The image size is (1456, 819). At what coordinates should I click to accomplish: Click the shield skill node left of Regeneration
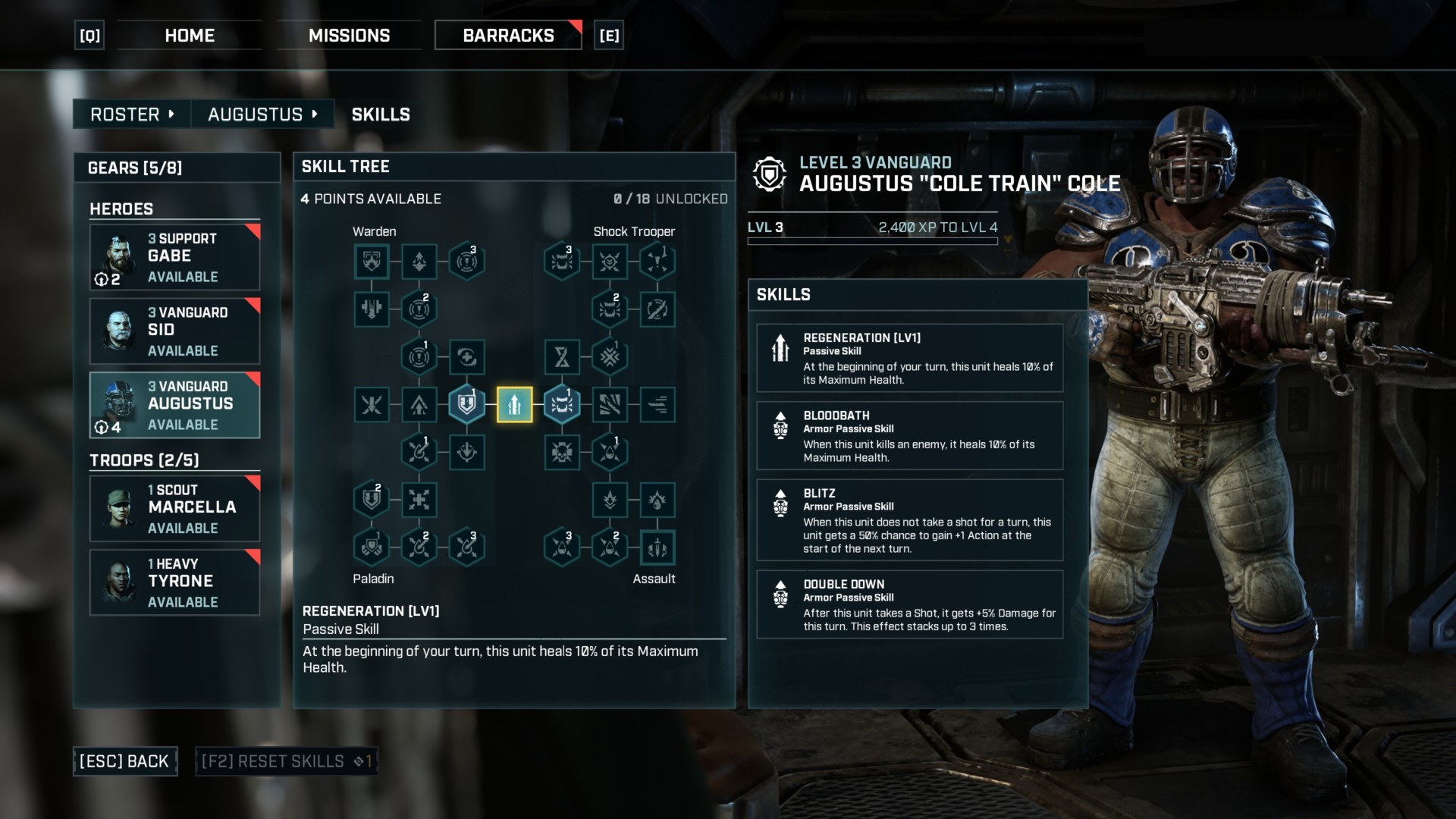point(466,405)
